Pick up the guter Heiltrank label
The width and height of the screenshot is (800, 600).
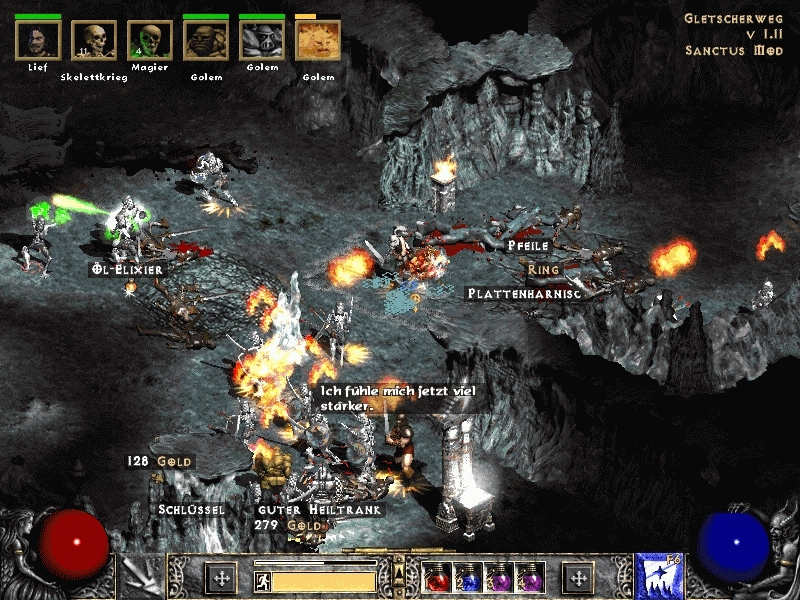321,509
